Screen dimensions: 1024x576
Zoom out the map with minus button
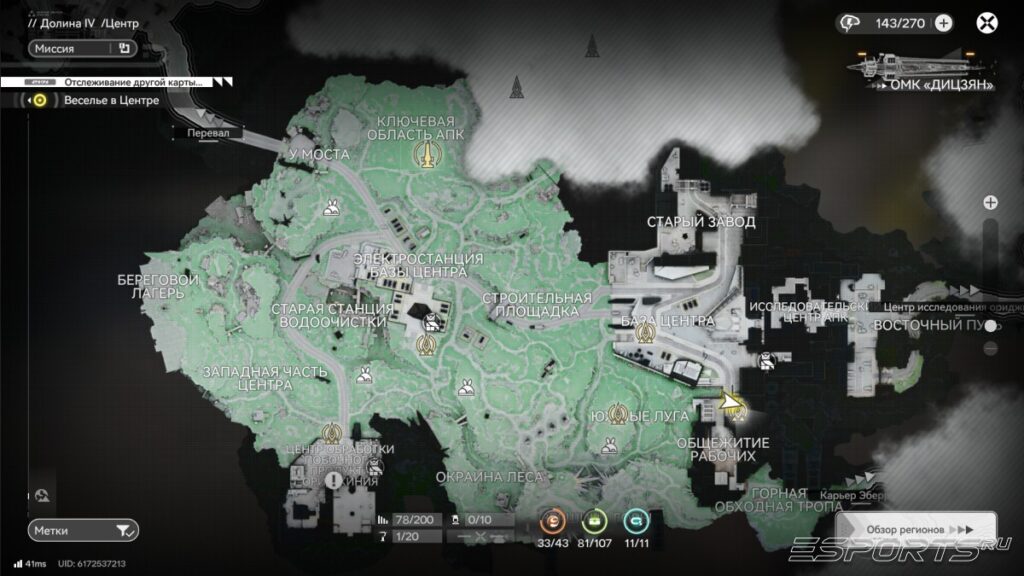pyautogui.click(x=990, y=348)
